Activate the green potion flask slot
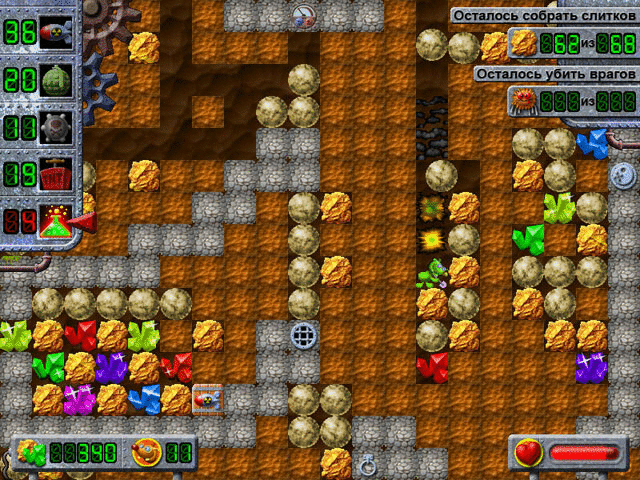 (57, 223)
